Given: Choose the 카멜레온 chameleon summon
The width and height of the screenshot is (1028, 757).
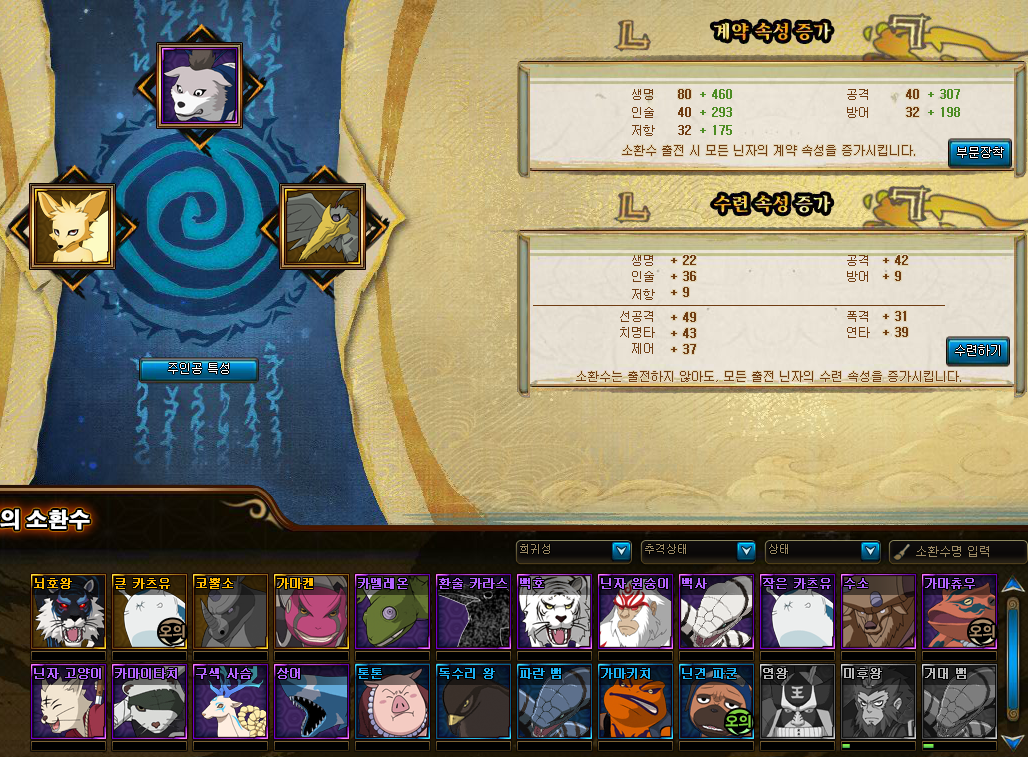Looking at the screenshot, I should [392, 612].
